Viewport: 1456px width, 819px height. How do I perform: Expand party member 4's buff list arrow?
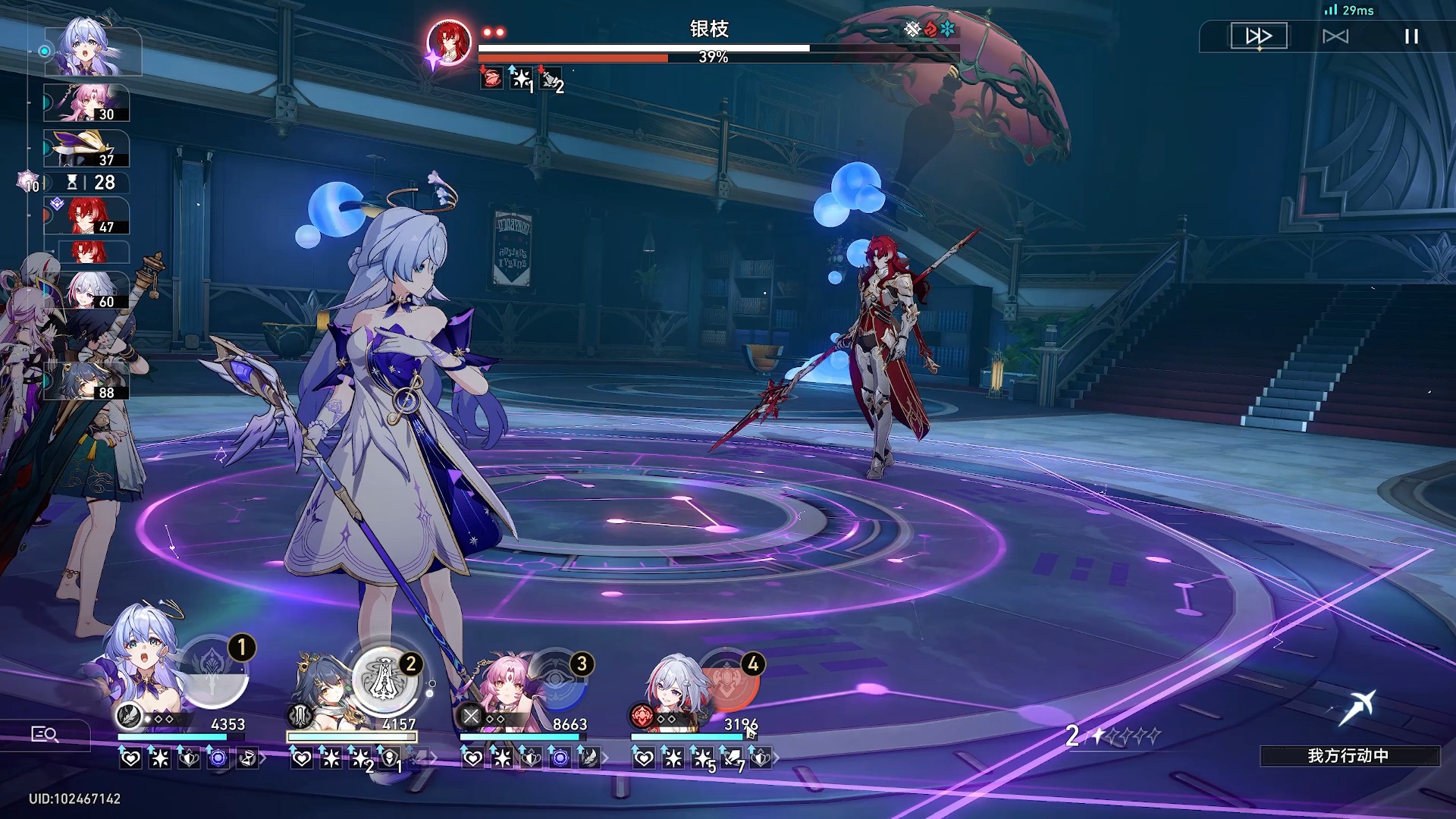coord(776,758)
